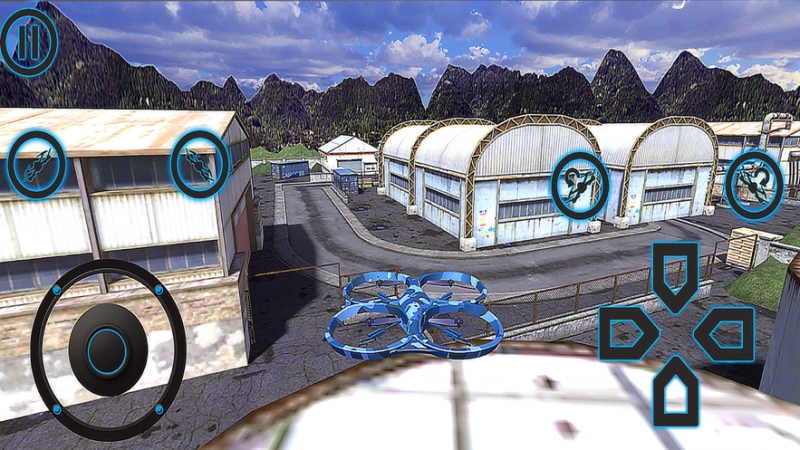Tap the up arrow directional button

[x=675, y=273]
